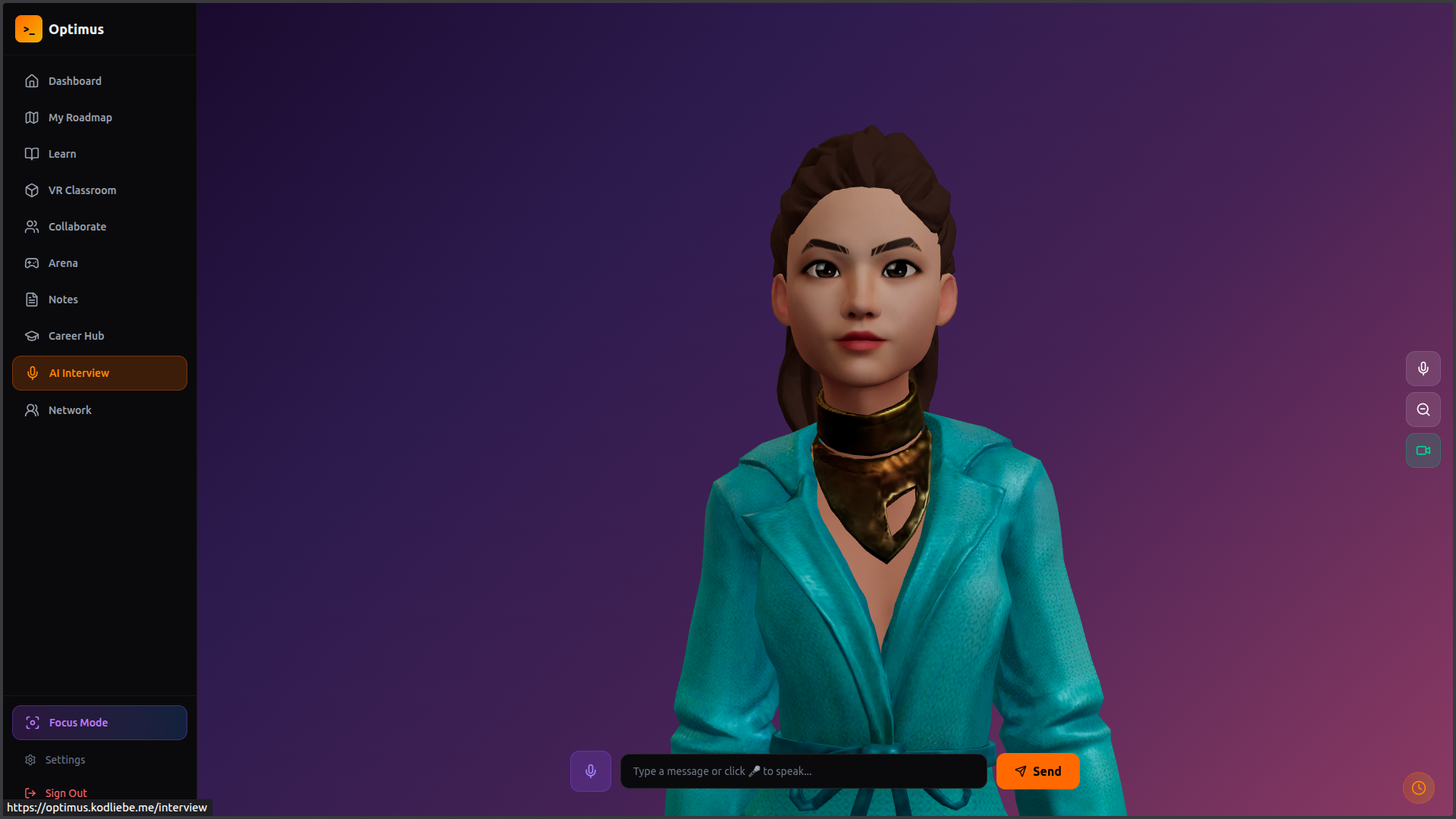This screenshot has height=819, width=1456.
Task: Open Settings in the sidebar
Action: click(65, 760)
